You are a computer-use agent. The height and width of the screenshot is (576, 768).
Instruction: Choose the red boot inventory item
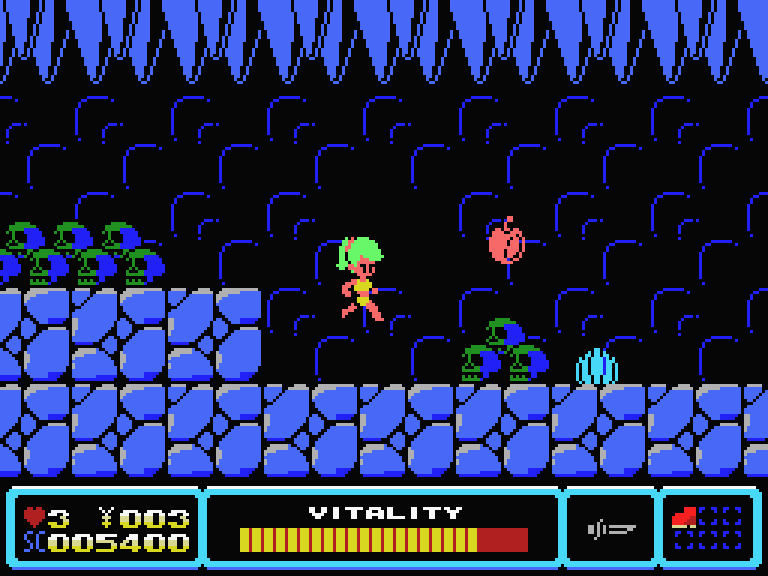(685, 517)
